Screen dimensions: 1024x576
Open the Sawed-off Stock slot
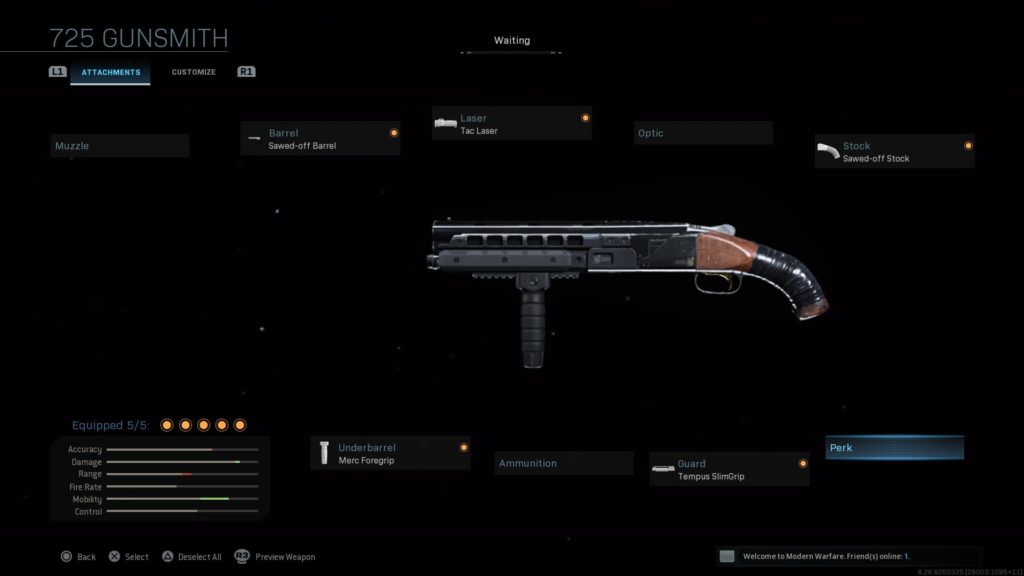(894, 152)
